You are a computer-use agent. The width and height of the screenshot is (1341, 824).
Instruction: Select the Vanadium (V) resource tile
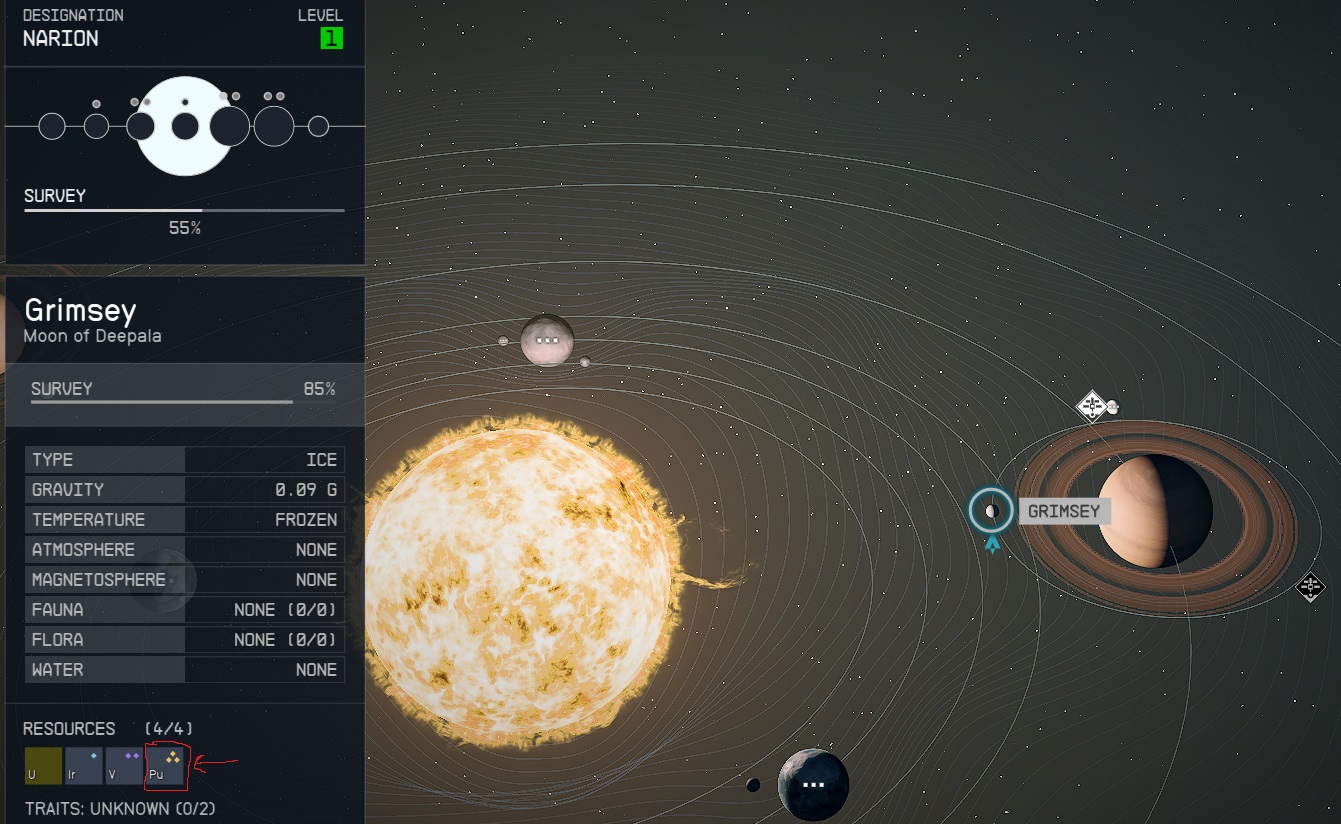click(x=124, y=766)
